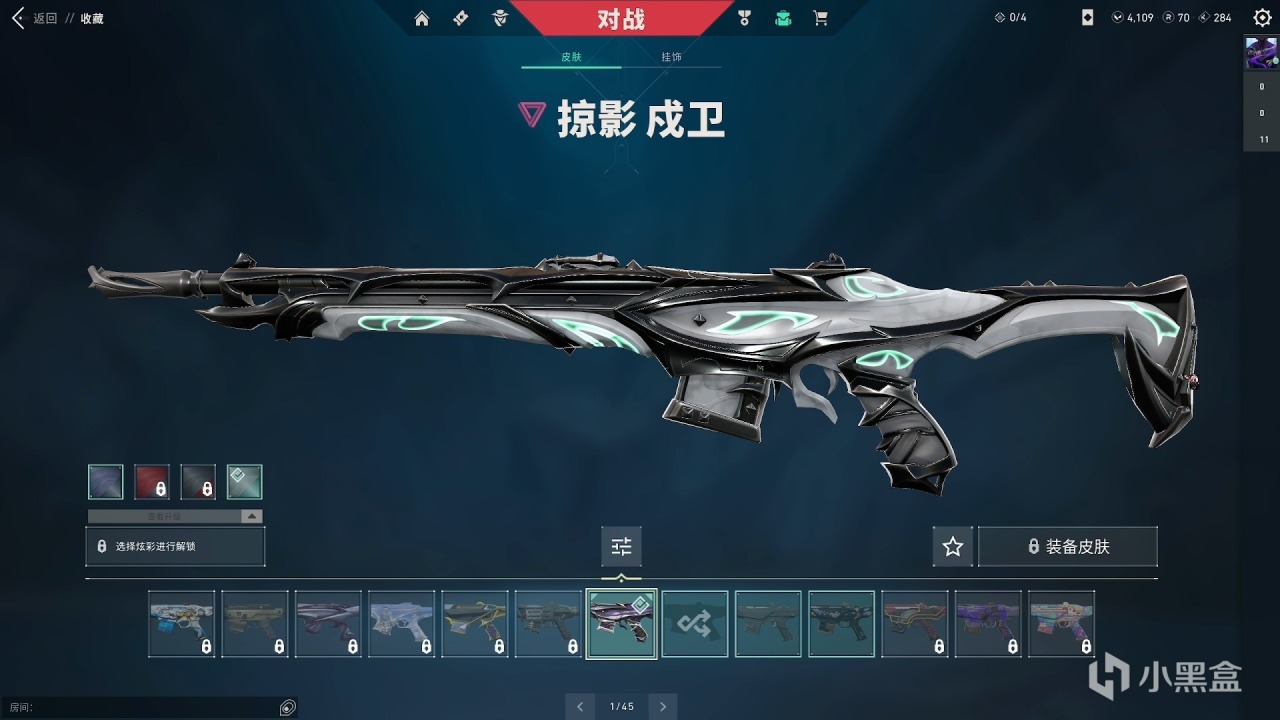Open the Store shopping cart icon
Image resolution: width=1280 pixels, height=720 pixels.
click(821, 18)
